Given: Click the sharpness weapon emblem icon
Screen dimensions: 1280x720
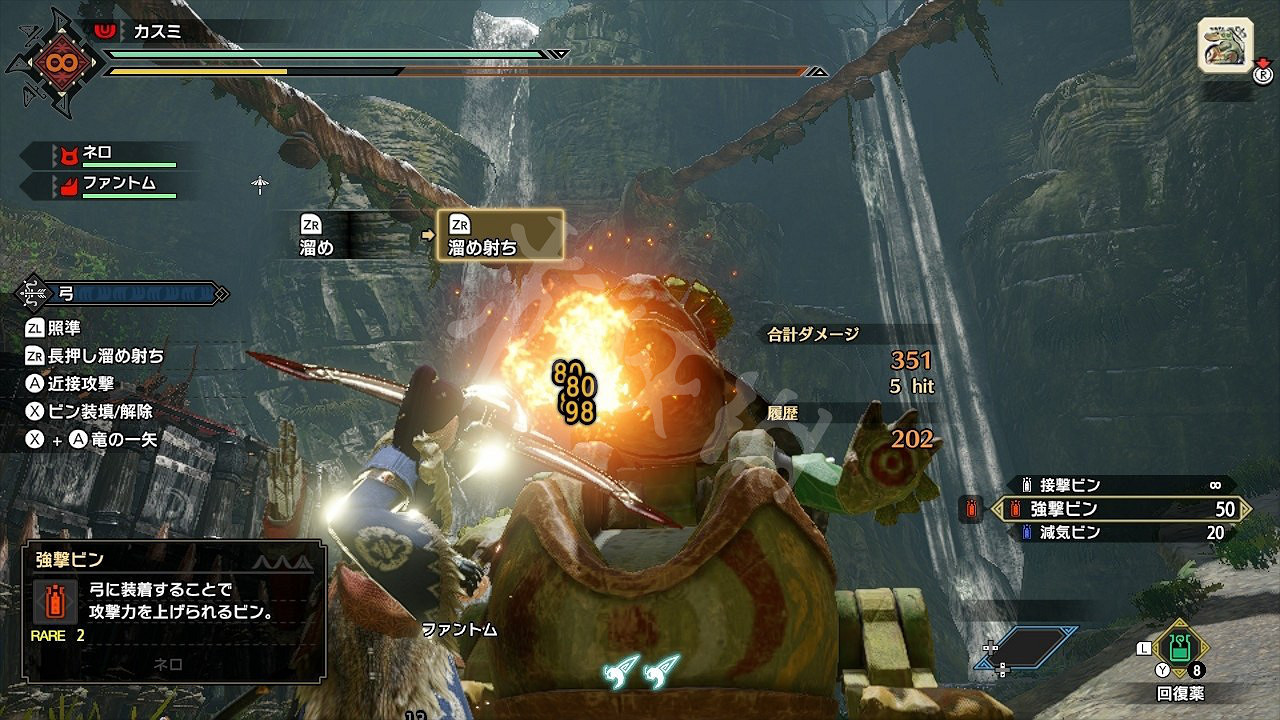Looking at the screenshot, I should 53,62.
